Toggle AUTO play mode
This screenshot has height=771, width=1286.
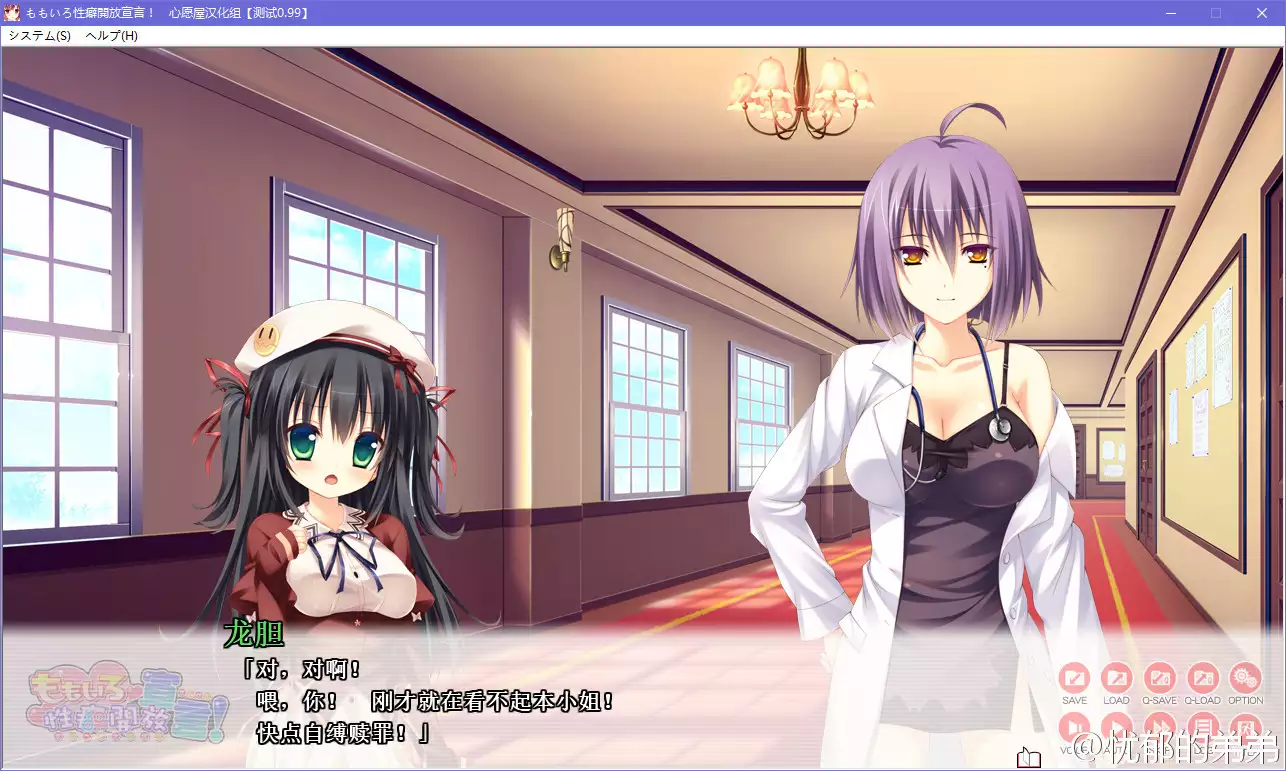tap(1116, 727)
